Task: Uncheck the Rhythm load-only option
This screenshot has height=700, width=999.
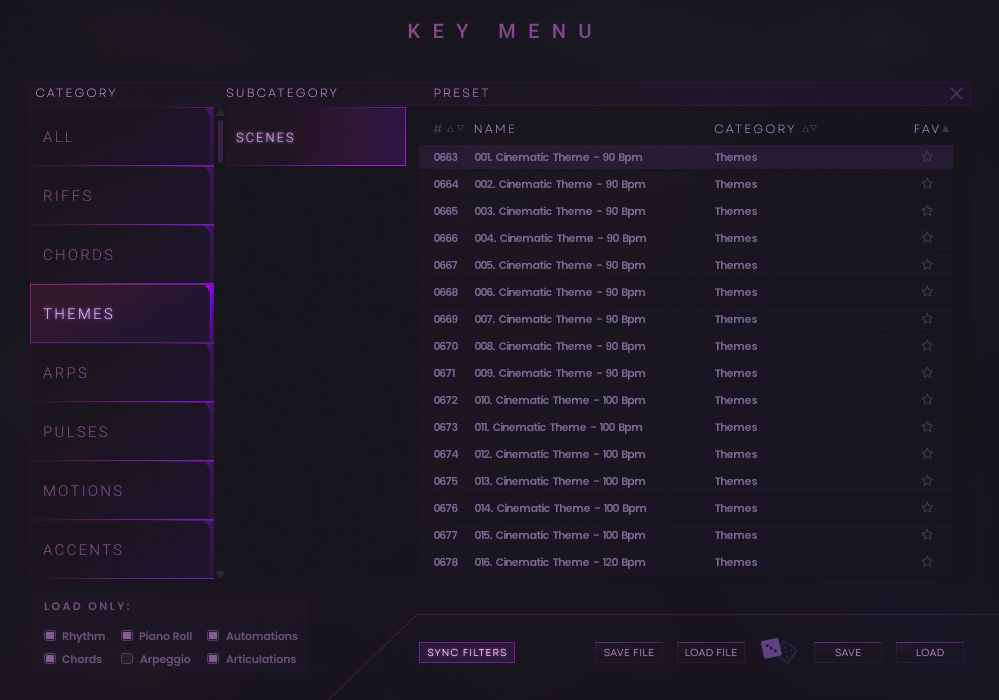Action: (x=50, y=636)
